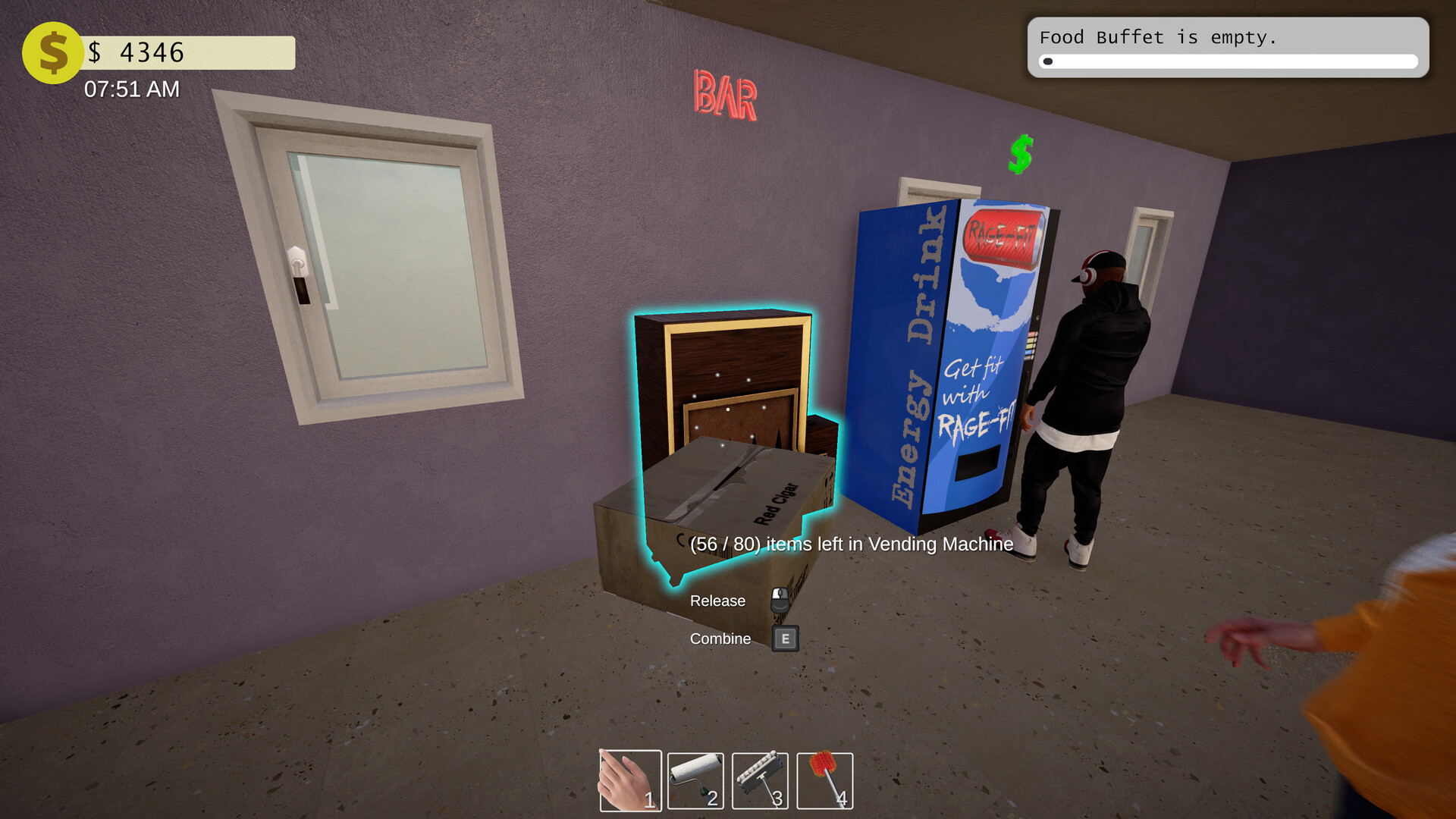Expand the vending machine item counter text
The image size is (1456, 819).
point(849,544)
